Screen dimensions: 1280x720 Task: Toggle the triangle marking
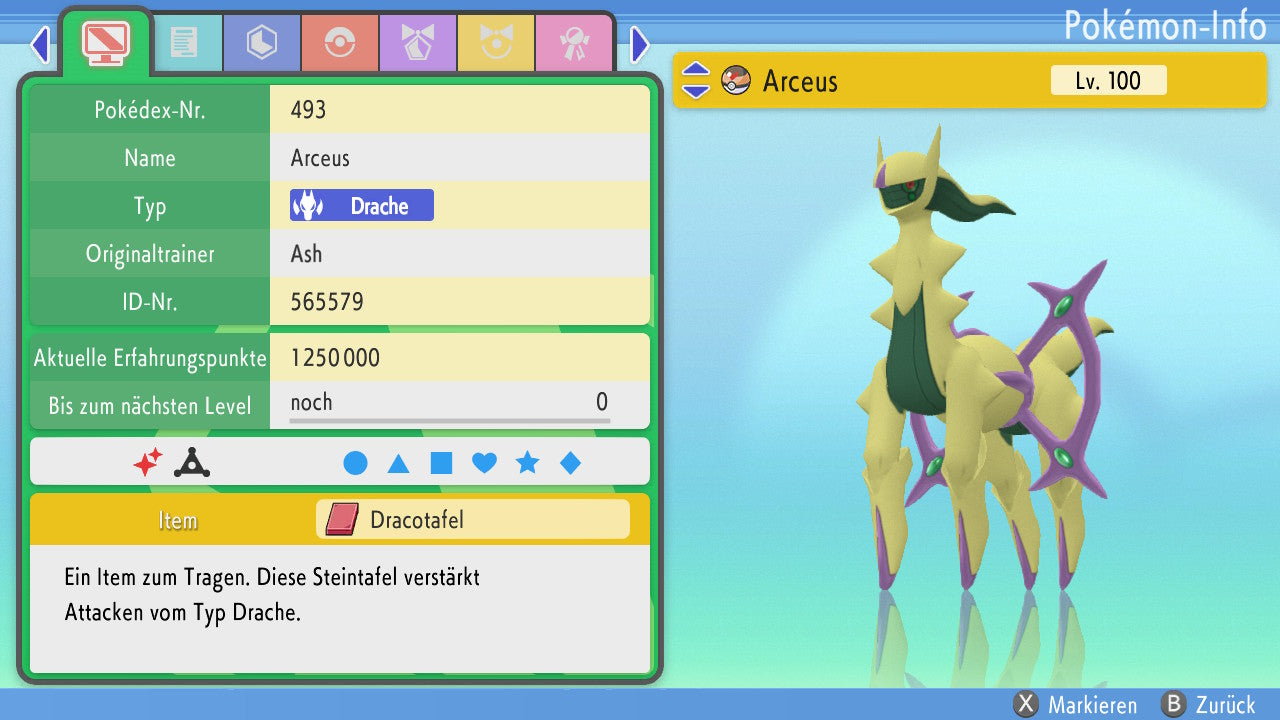pos(398,463)
